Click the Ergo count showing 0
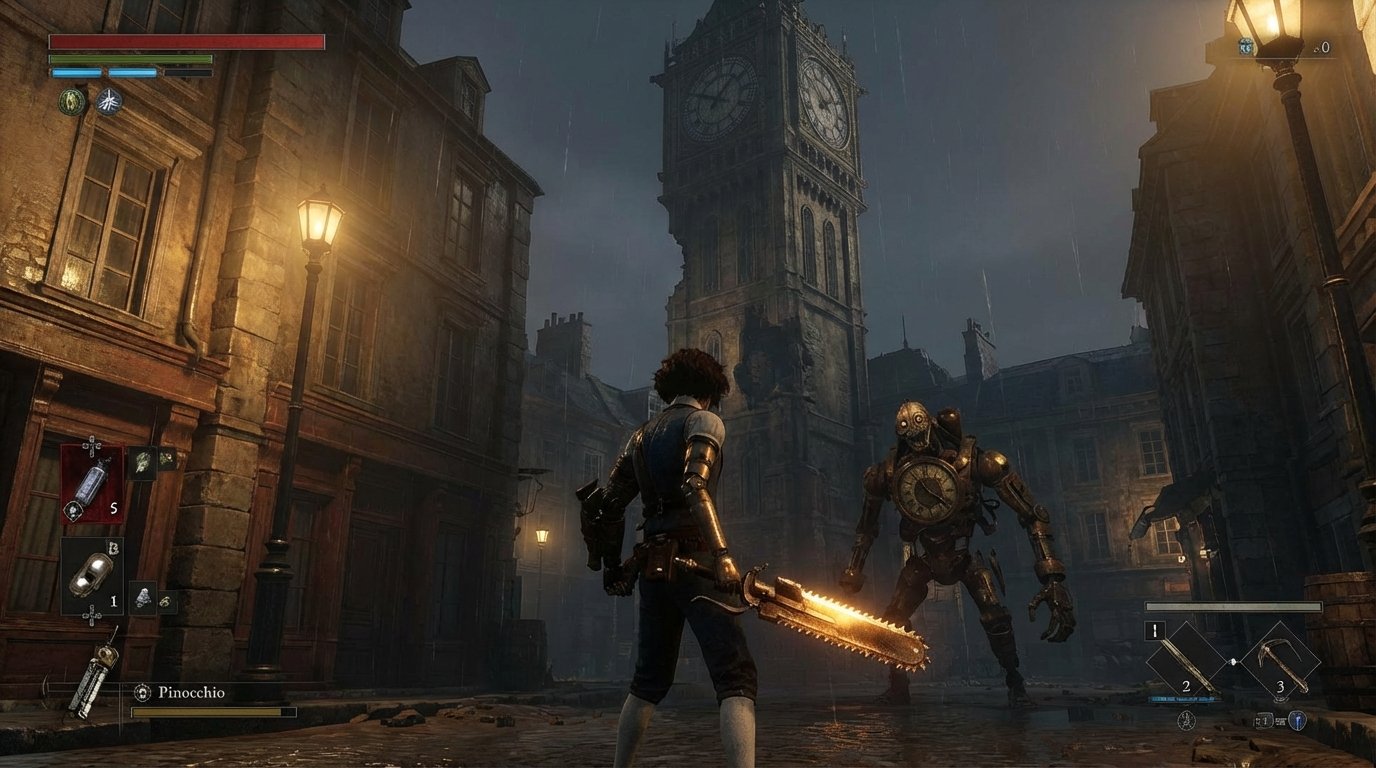Image resolution: width=1376 pixels, height=768 pixels. coord(1325,47)
